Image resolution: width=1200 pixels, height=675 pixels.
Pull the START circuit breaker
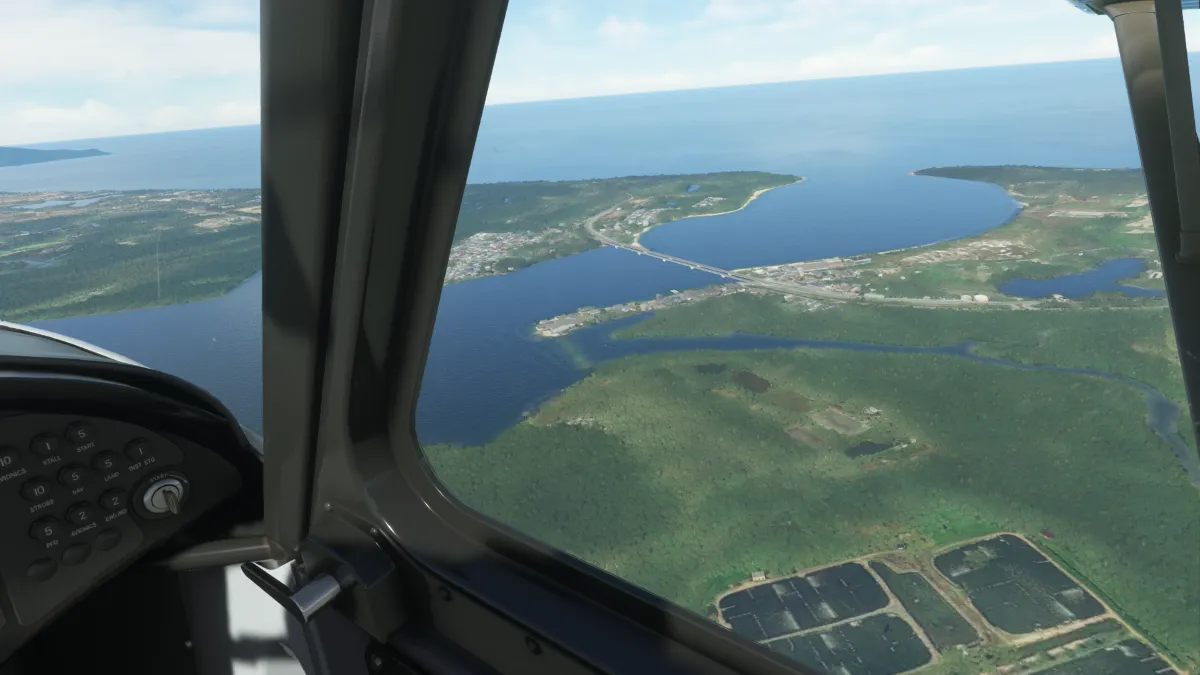coord(80,435)
